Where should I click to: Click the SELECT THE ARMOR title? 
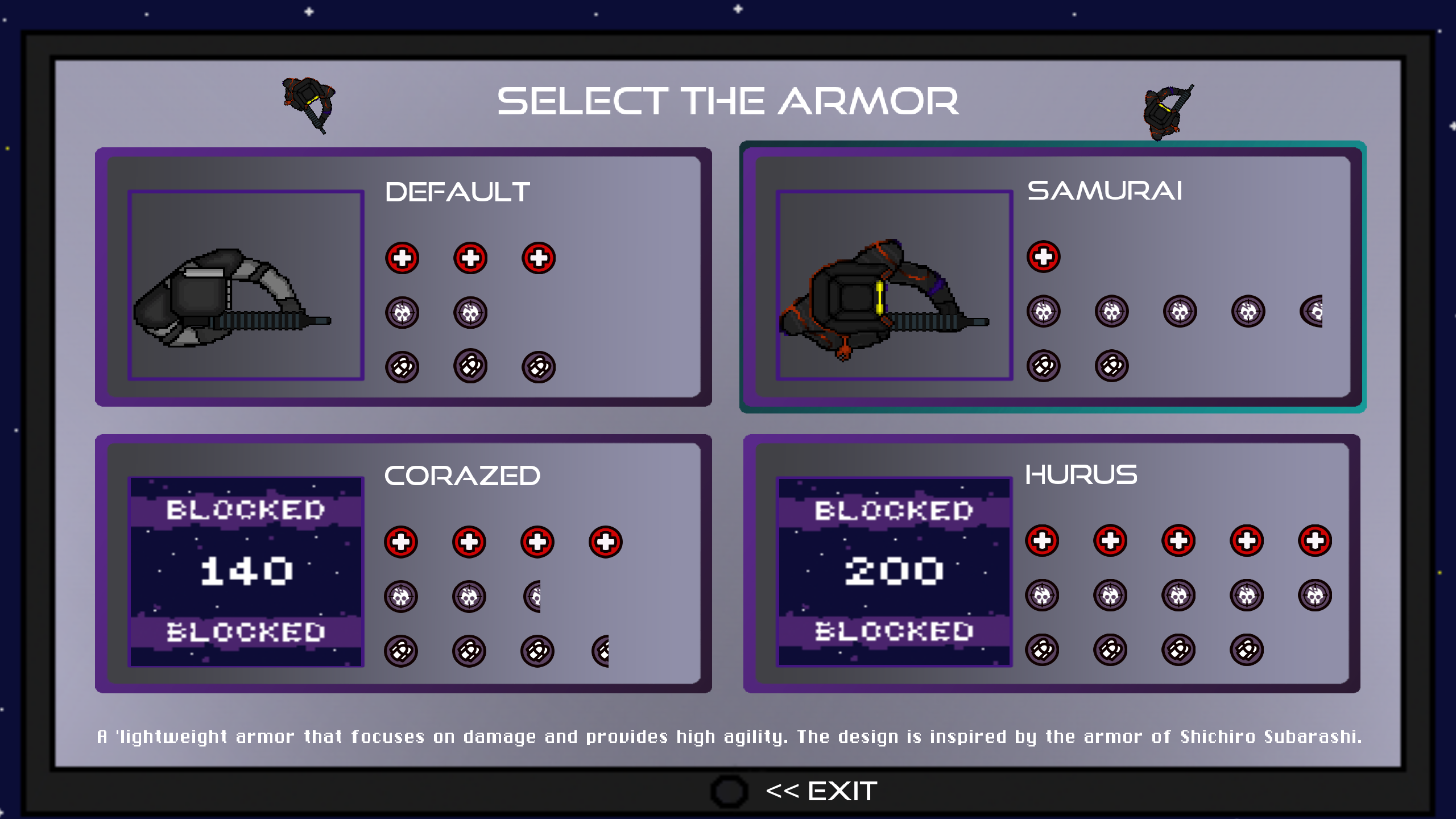coord(729,102)
